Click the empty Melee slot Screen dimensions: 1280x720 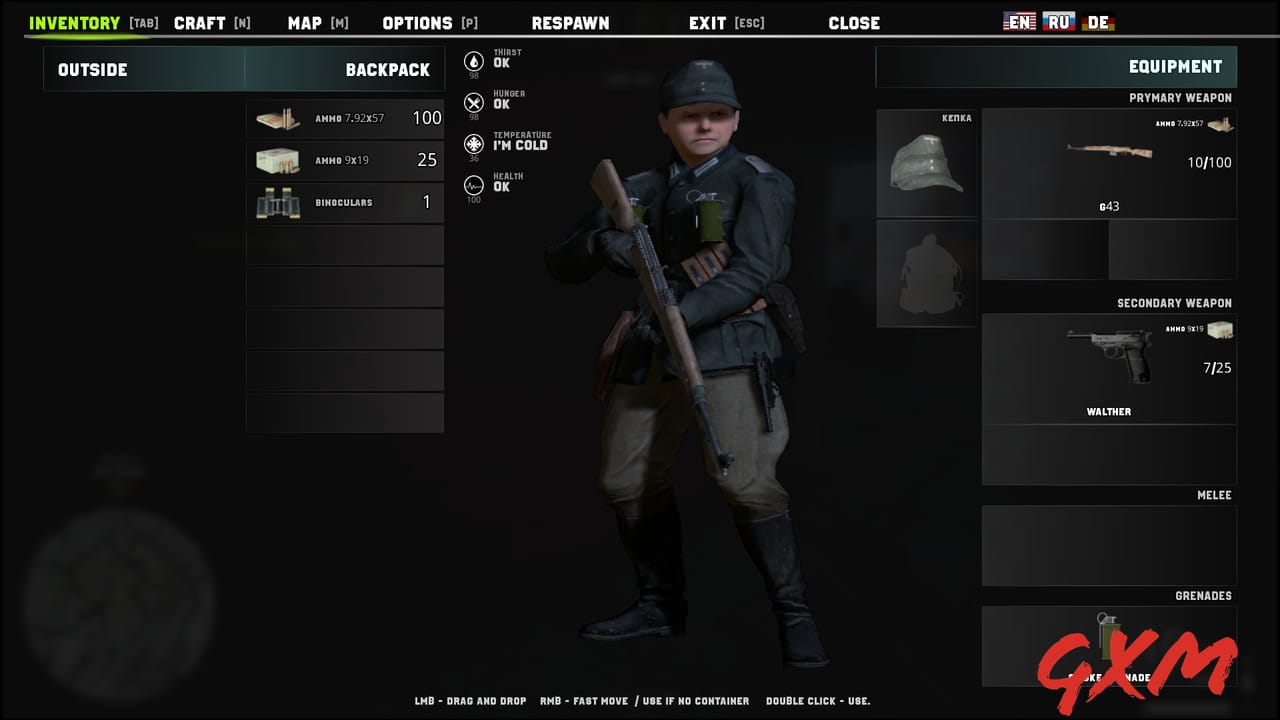point(1109,545)
